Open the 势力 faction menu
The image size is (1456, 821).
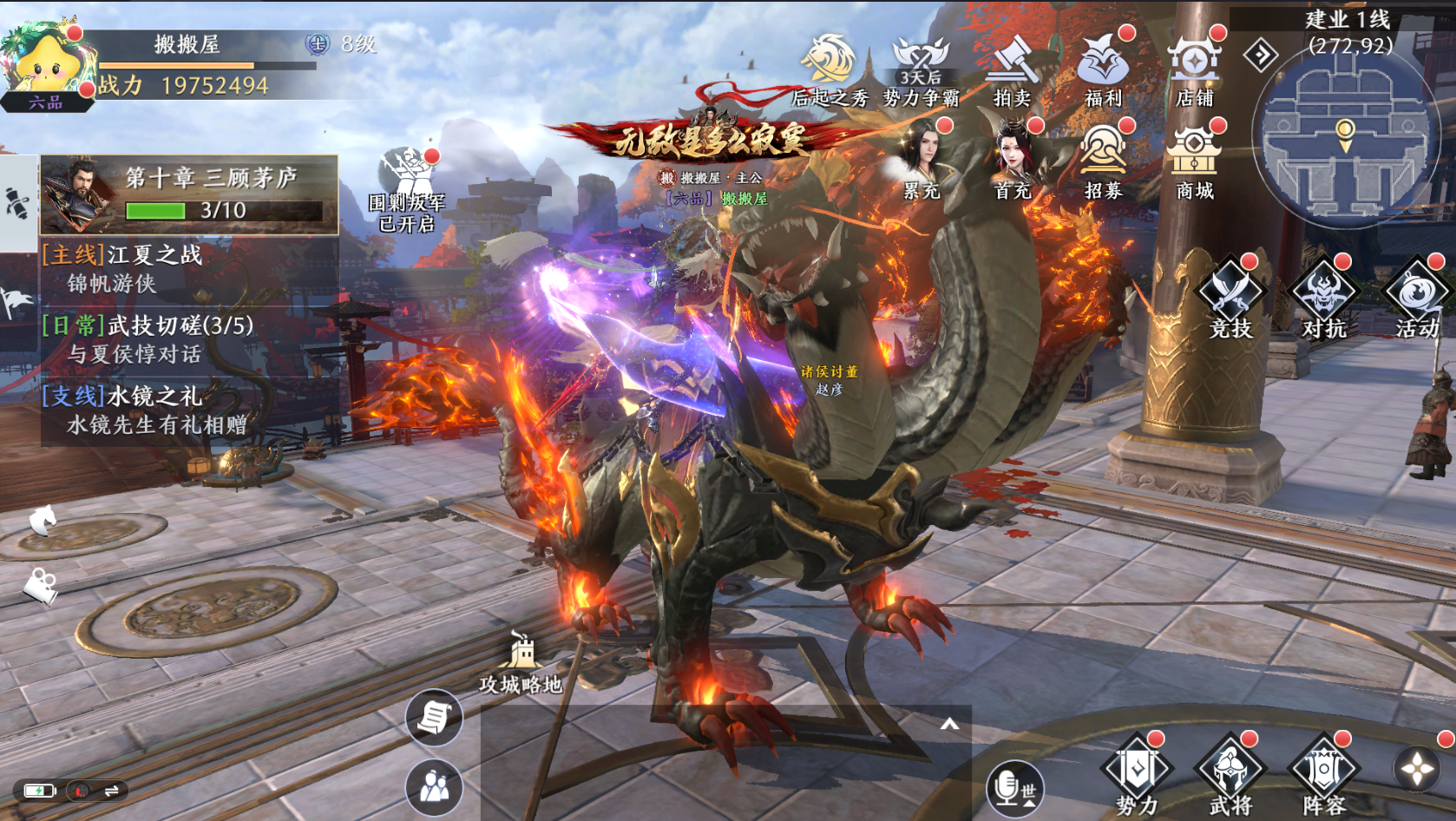(1137, 774)
